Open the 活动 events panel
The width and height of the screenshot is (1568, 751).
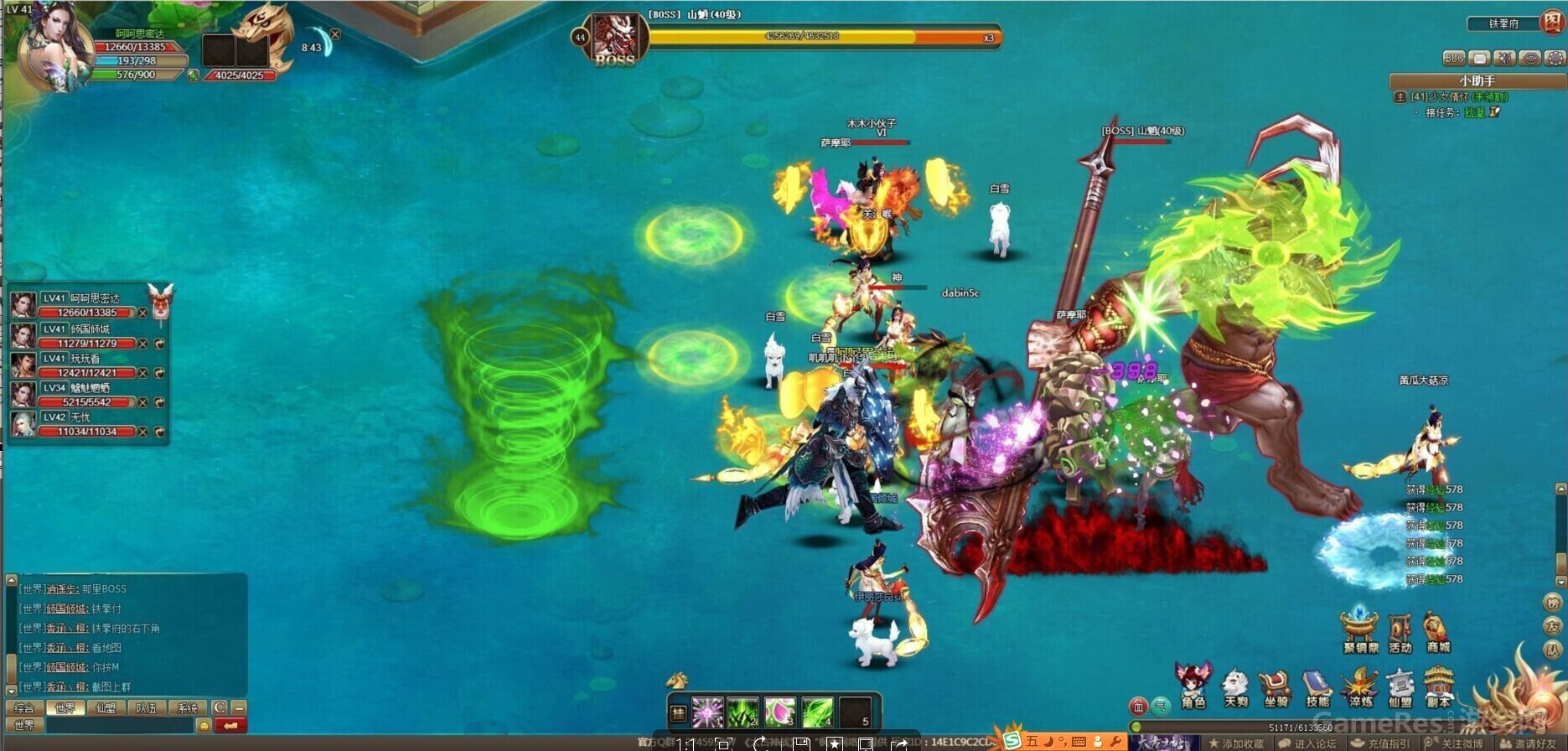tap(1400, 631)
